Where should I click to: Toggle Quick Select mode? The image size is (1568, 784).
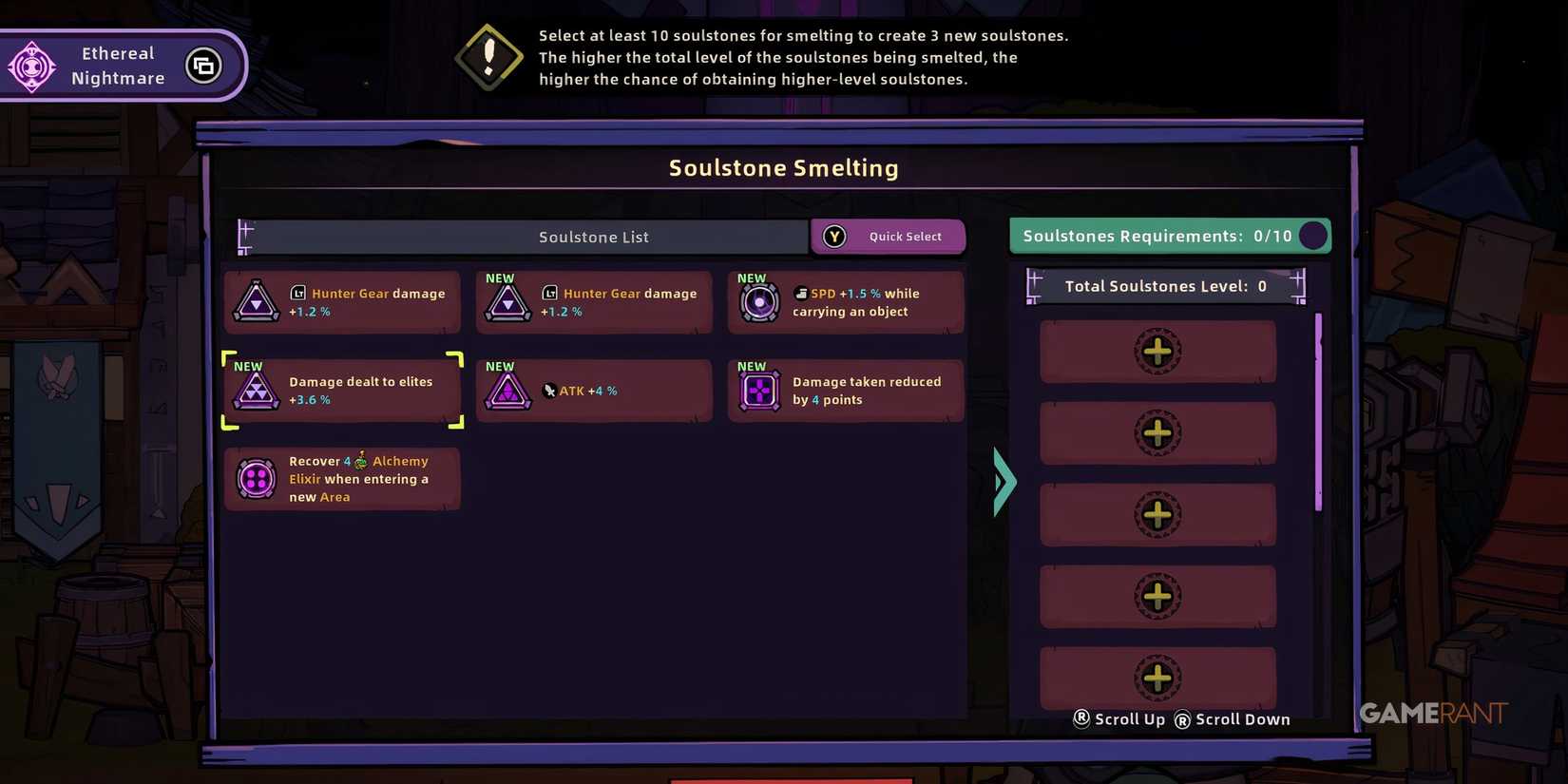888,236
